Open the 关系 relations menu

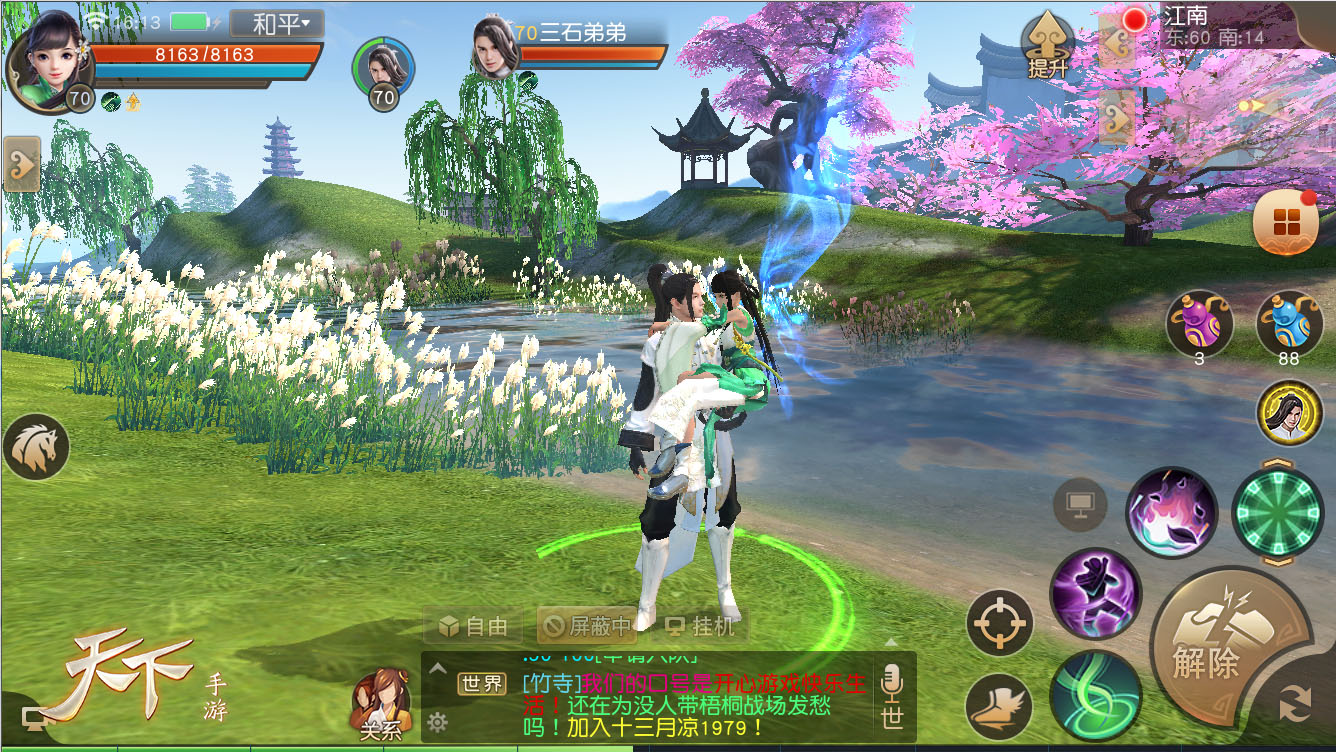coord(381,704)
